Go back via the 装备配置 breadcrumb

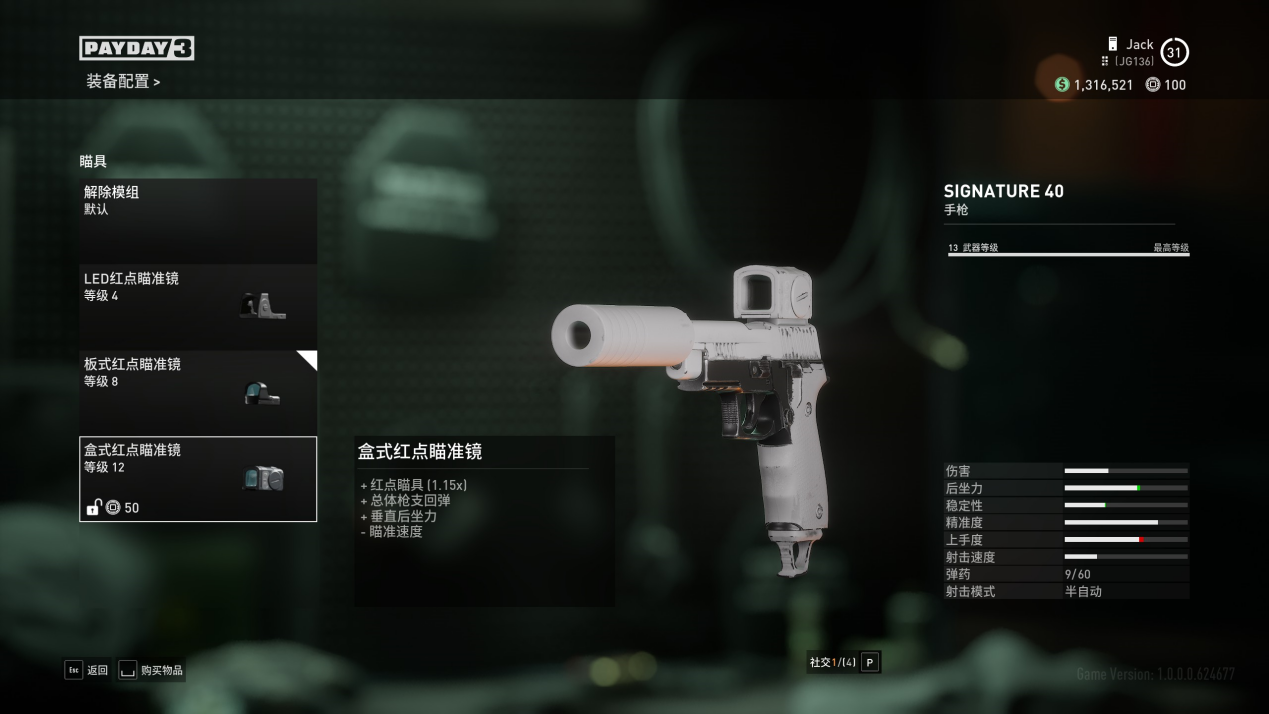point(122,81)
